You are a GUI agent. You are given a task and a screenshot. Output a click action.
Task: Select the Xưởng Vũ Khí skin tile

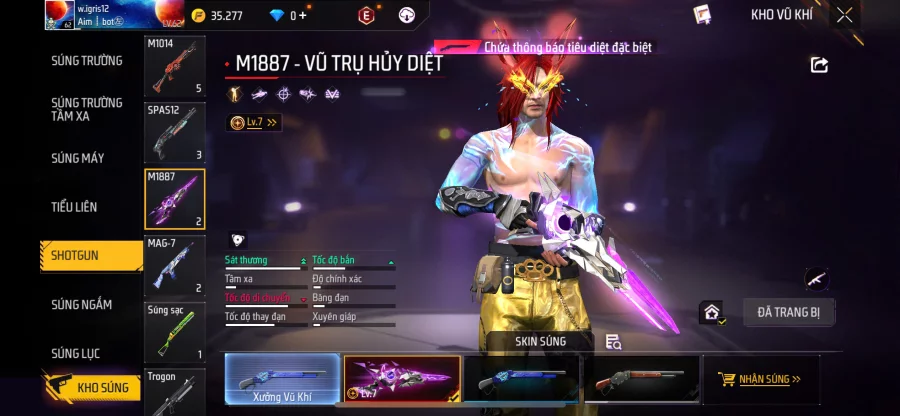(x=282, y=379)
